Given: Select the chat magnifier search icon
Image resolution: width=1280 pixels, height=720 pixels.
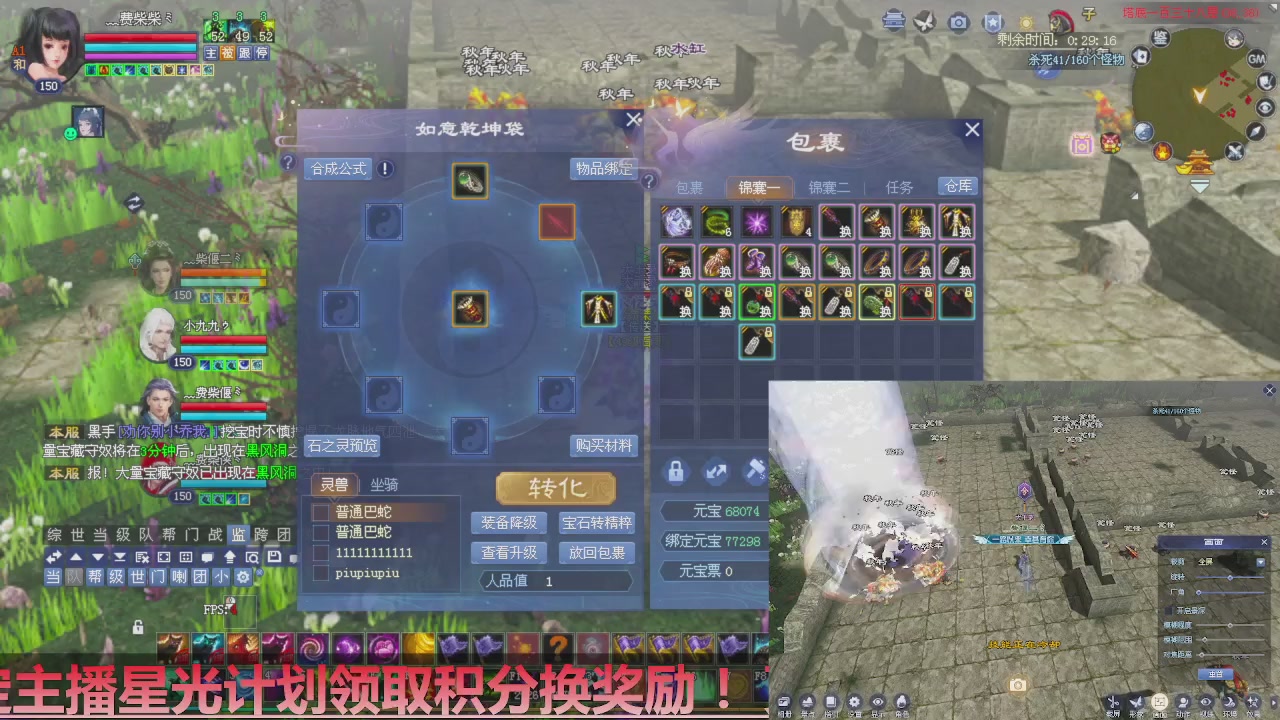Looking at the screenshot, I should (x=253, y=558).
